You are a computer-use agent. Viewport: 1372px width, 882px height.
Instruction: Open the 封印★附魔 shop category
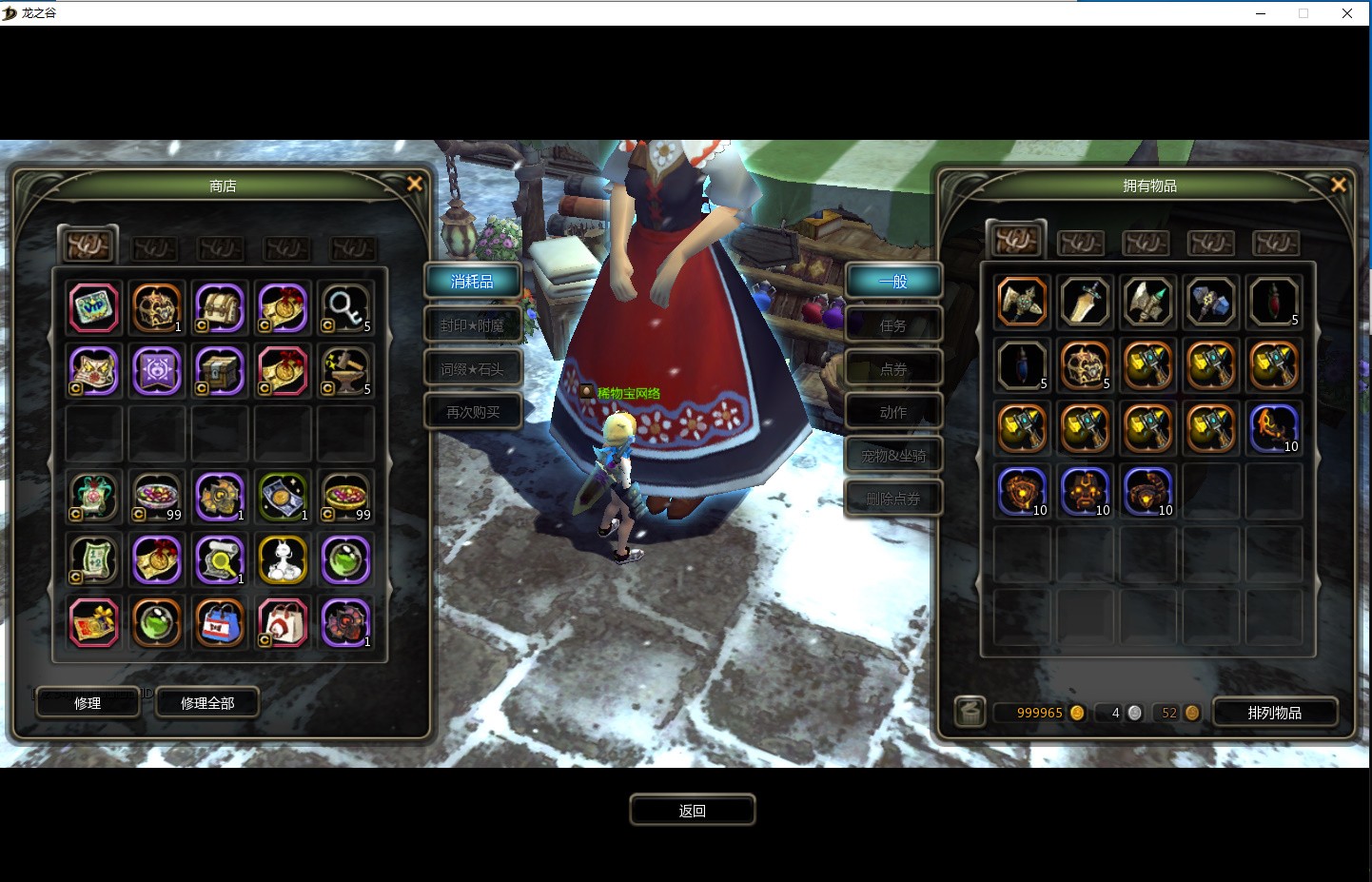[473, 325]
